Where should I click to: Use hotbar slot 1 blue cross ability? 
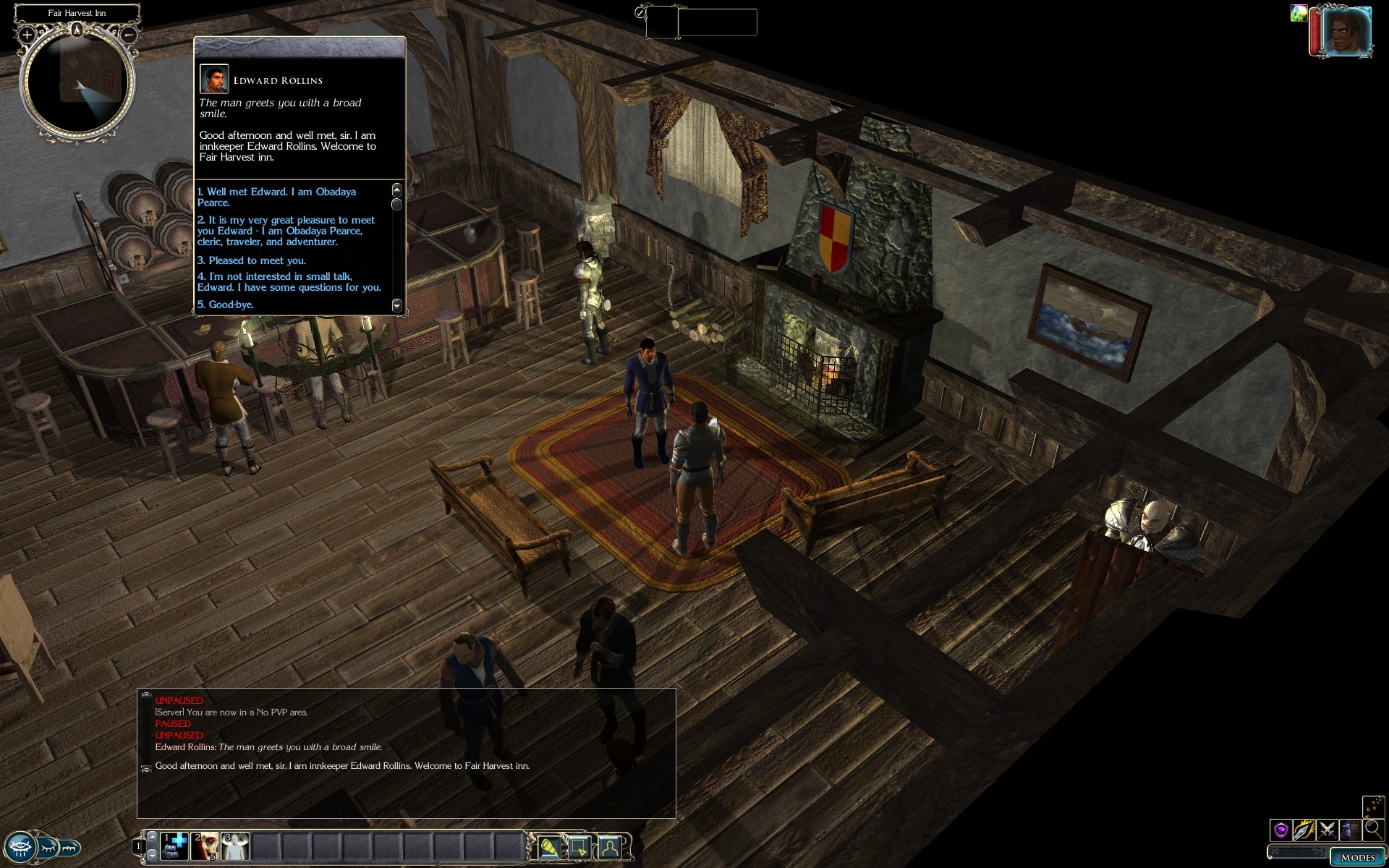tap(174, 846)
